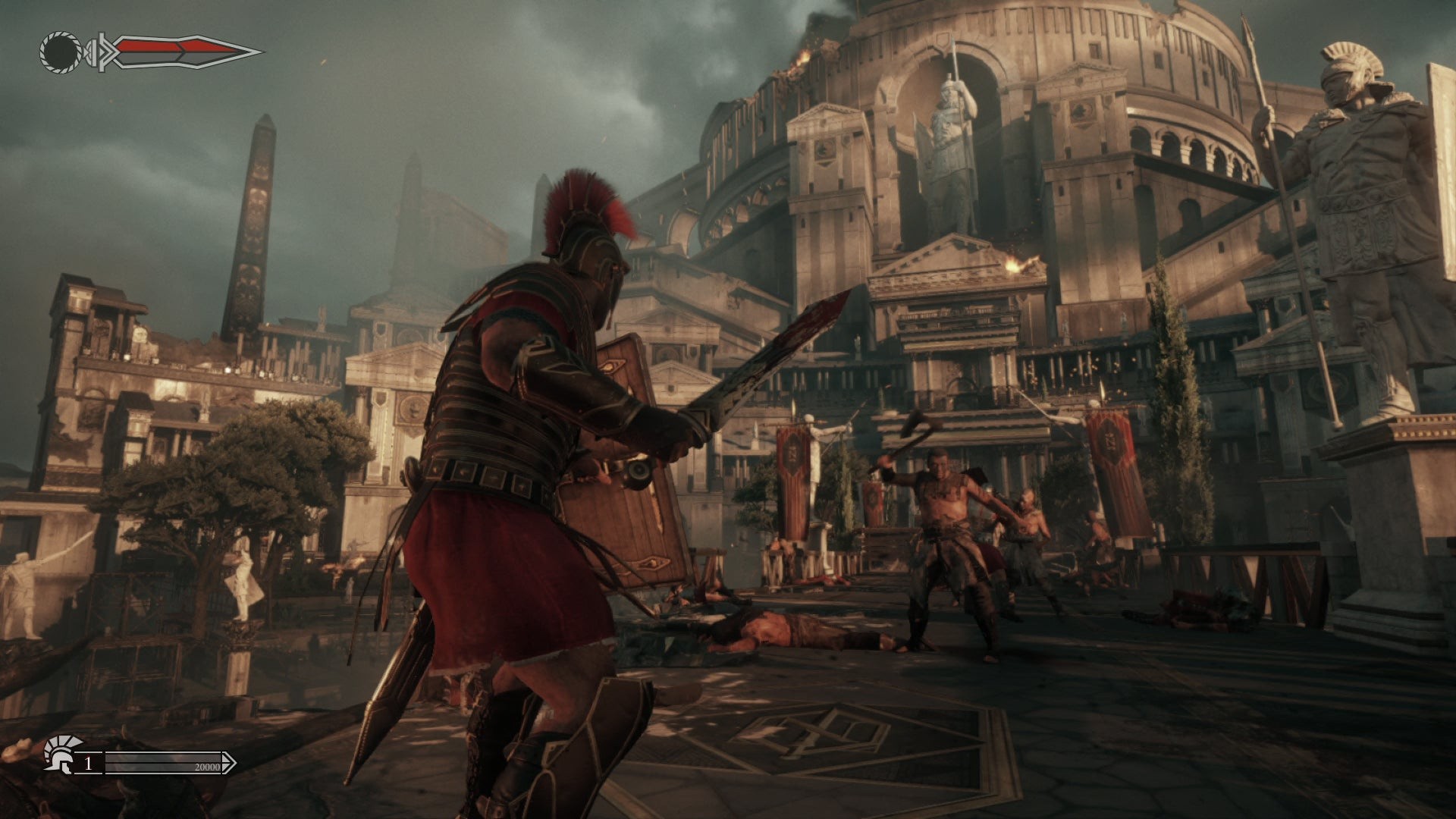Select the circular focus orb icon

61,52
